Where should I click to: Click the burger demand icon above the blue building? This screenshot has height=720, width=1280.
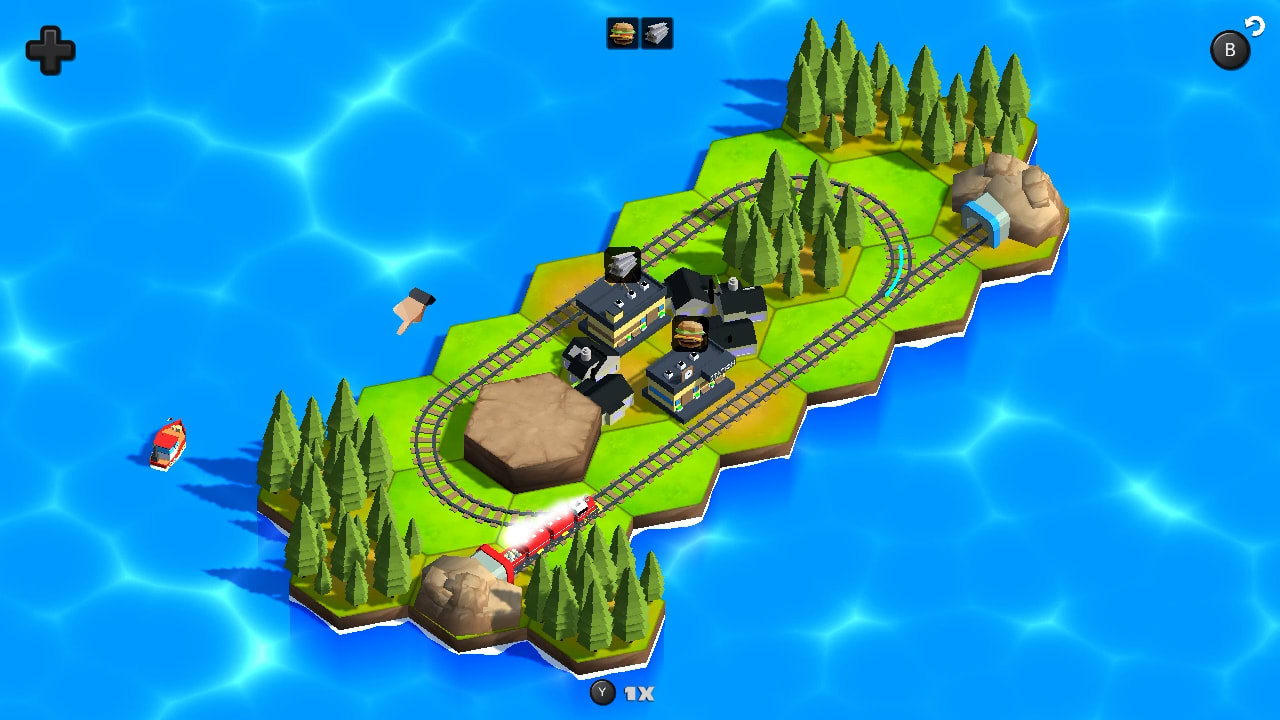coord(692,333)
